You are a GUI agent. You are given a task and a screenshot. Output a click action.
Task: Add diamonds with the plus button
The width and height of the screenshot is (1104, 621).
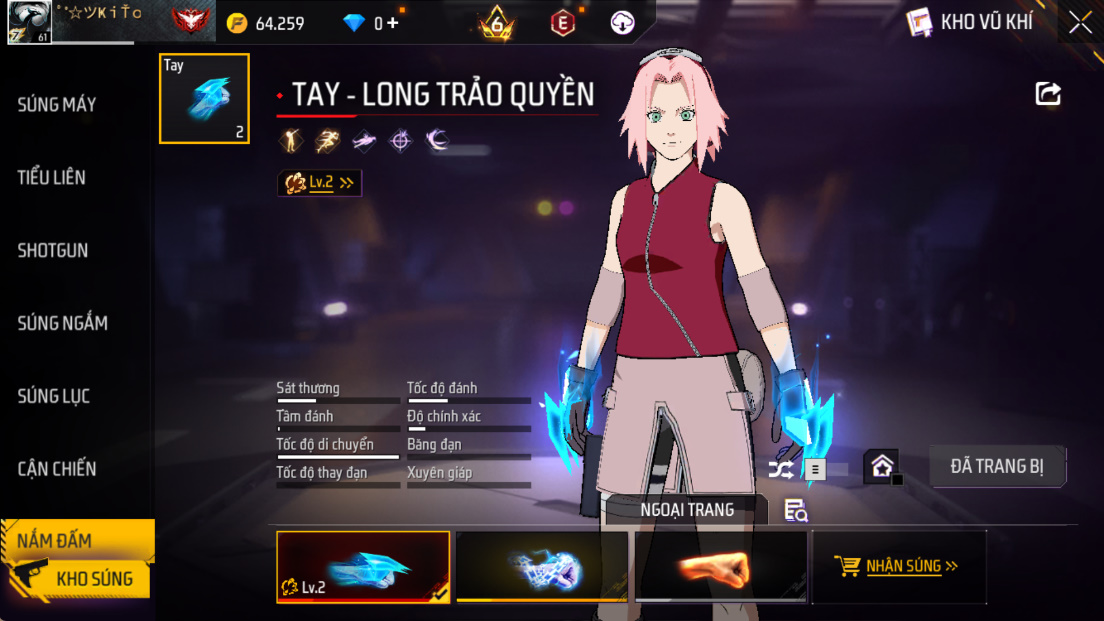click(393, 23)
